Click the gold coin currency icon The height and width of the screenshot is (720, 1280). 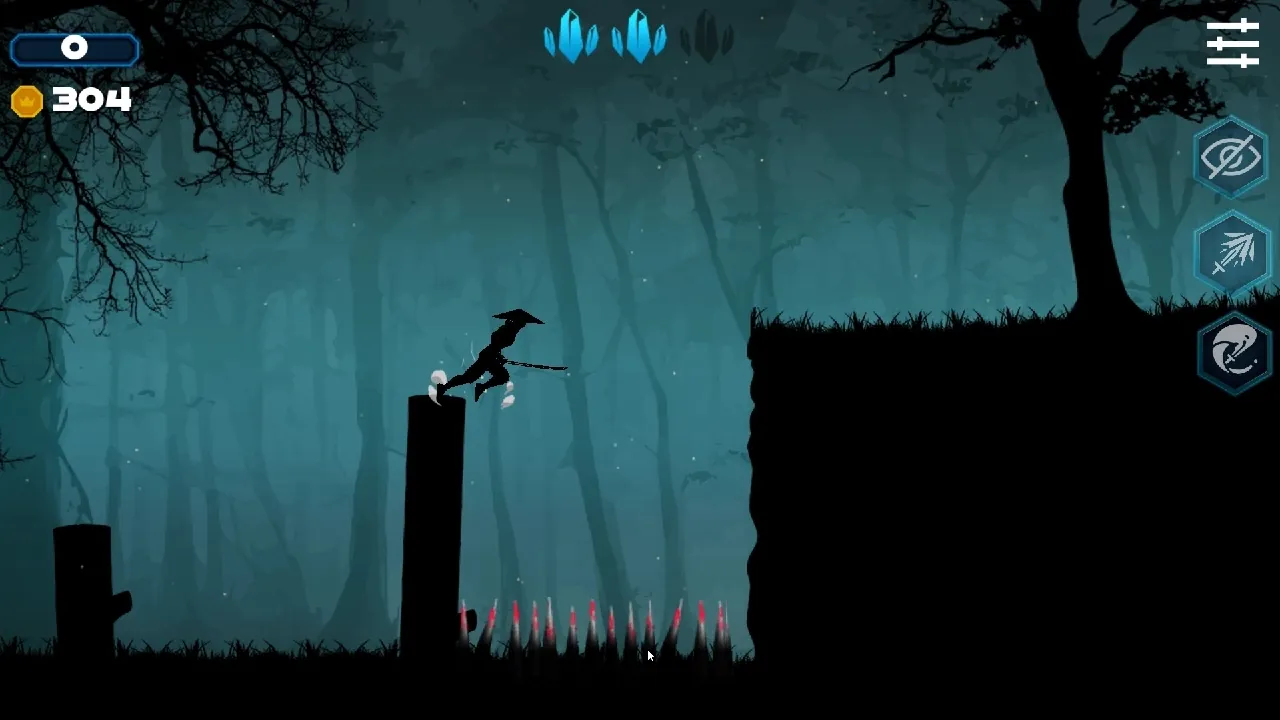click(26, 99)
